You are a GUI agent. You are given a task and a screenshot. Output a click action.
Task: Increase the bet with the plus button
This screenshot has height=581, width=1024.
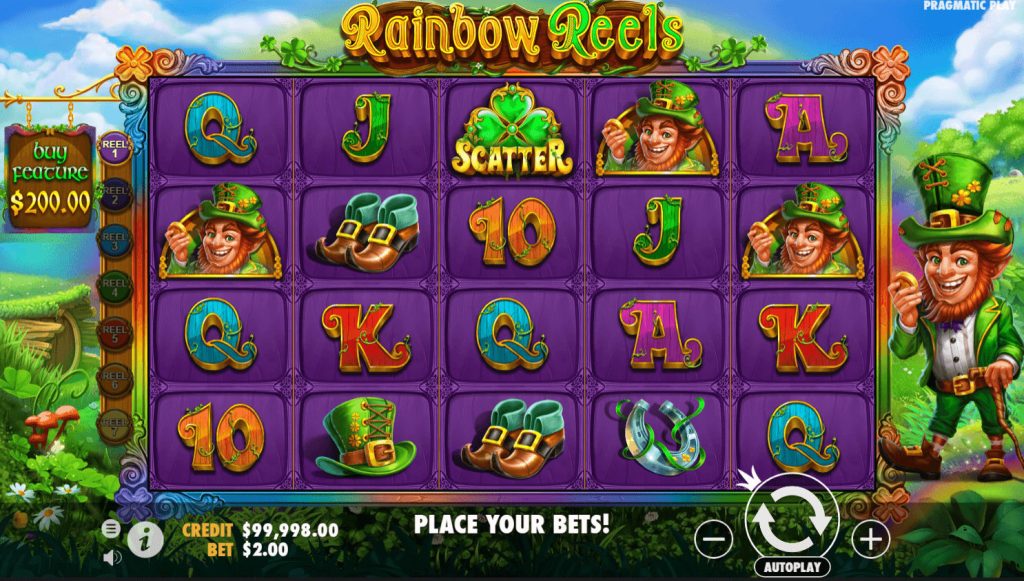pos(870,540)
